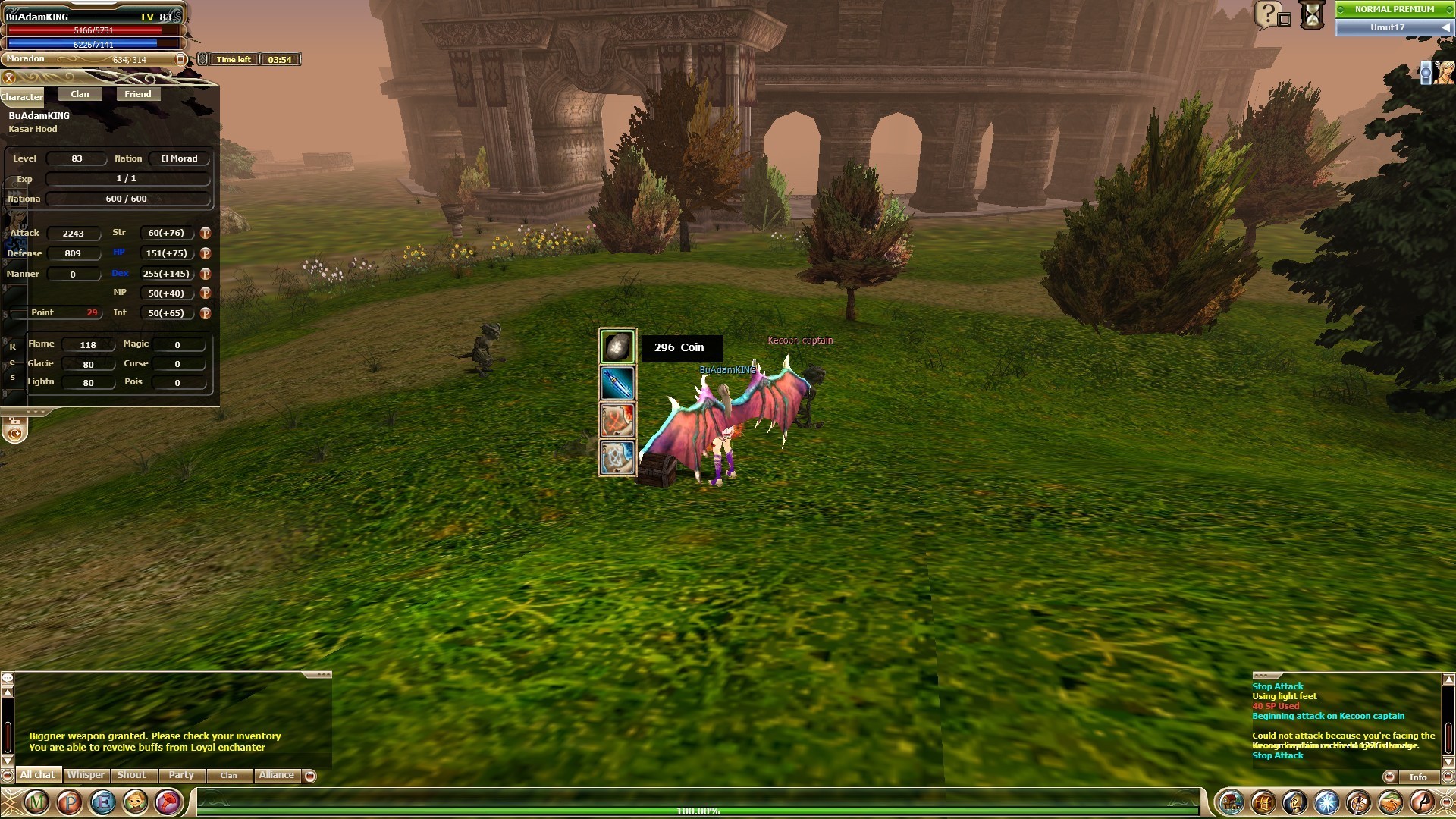Screen dimensions: 1456x819
Task: Open the Friend tab
Action: tap(137, 94)
